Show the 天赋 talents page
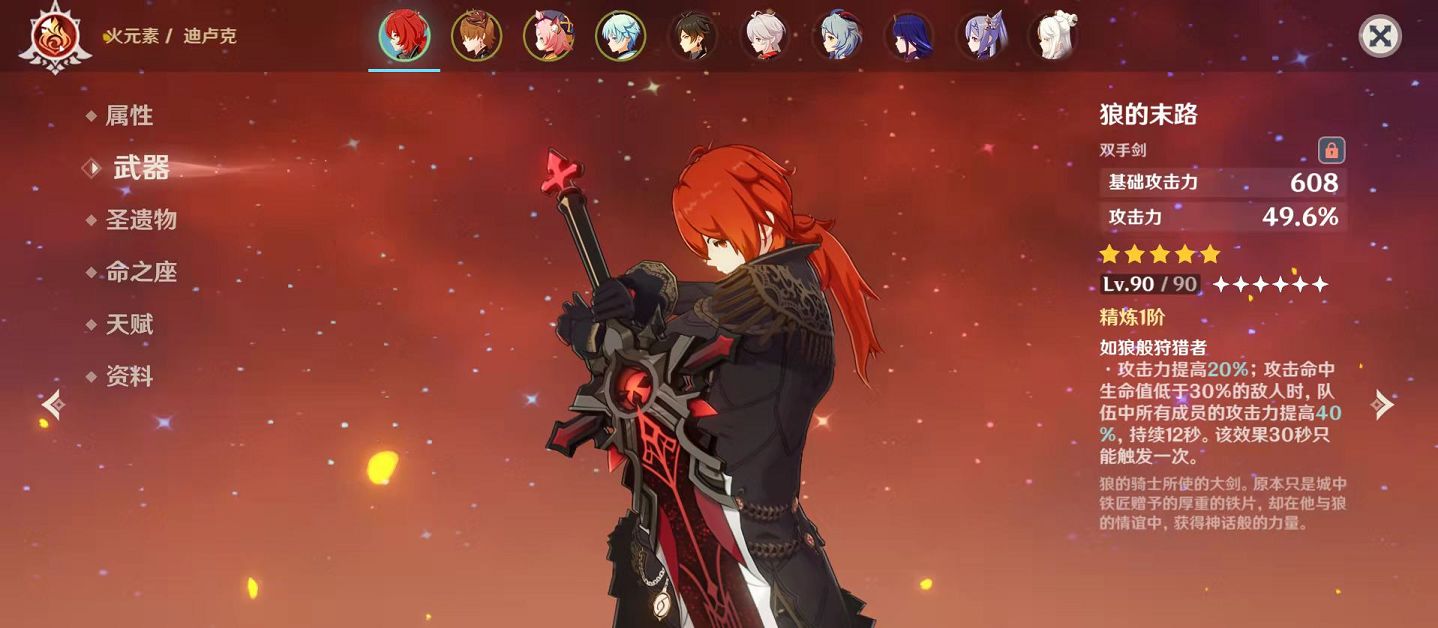The image size is (1438, 628). coord(129,324)
